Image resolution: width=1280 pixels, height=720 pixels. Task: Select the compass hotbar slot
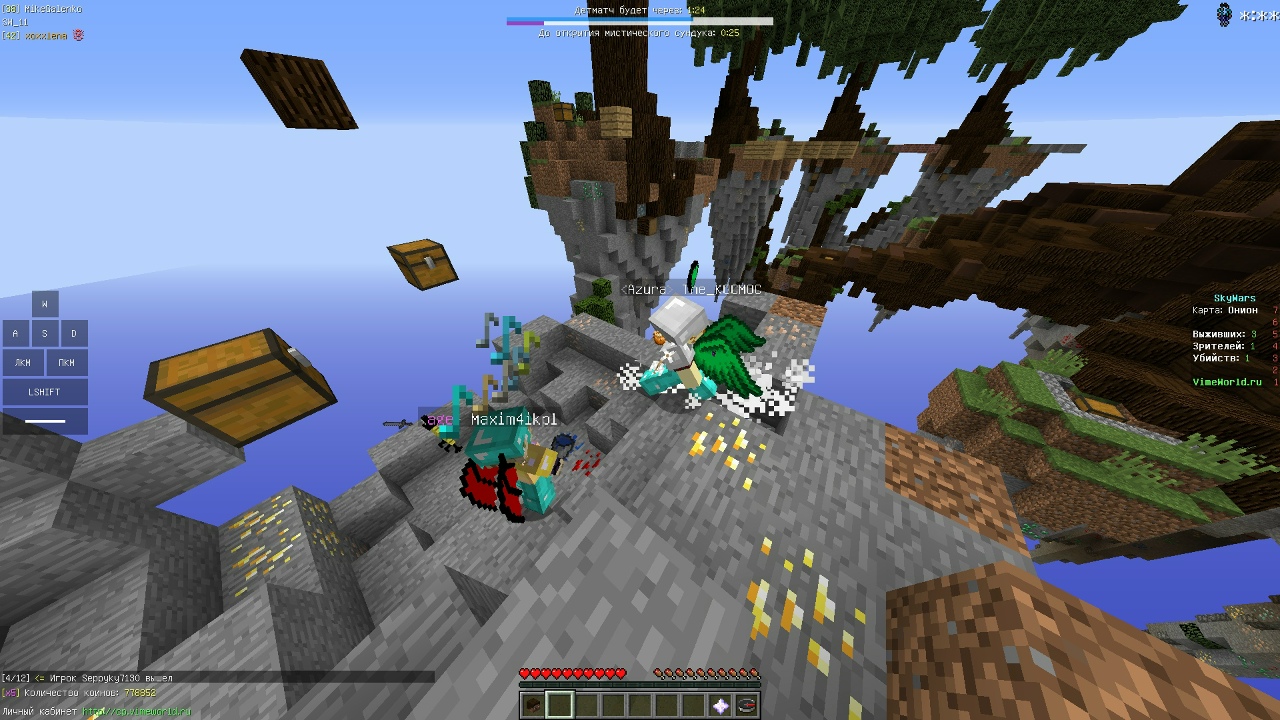[747, 705]
